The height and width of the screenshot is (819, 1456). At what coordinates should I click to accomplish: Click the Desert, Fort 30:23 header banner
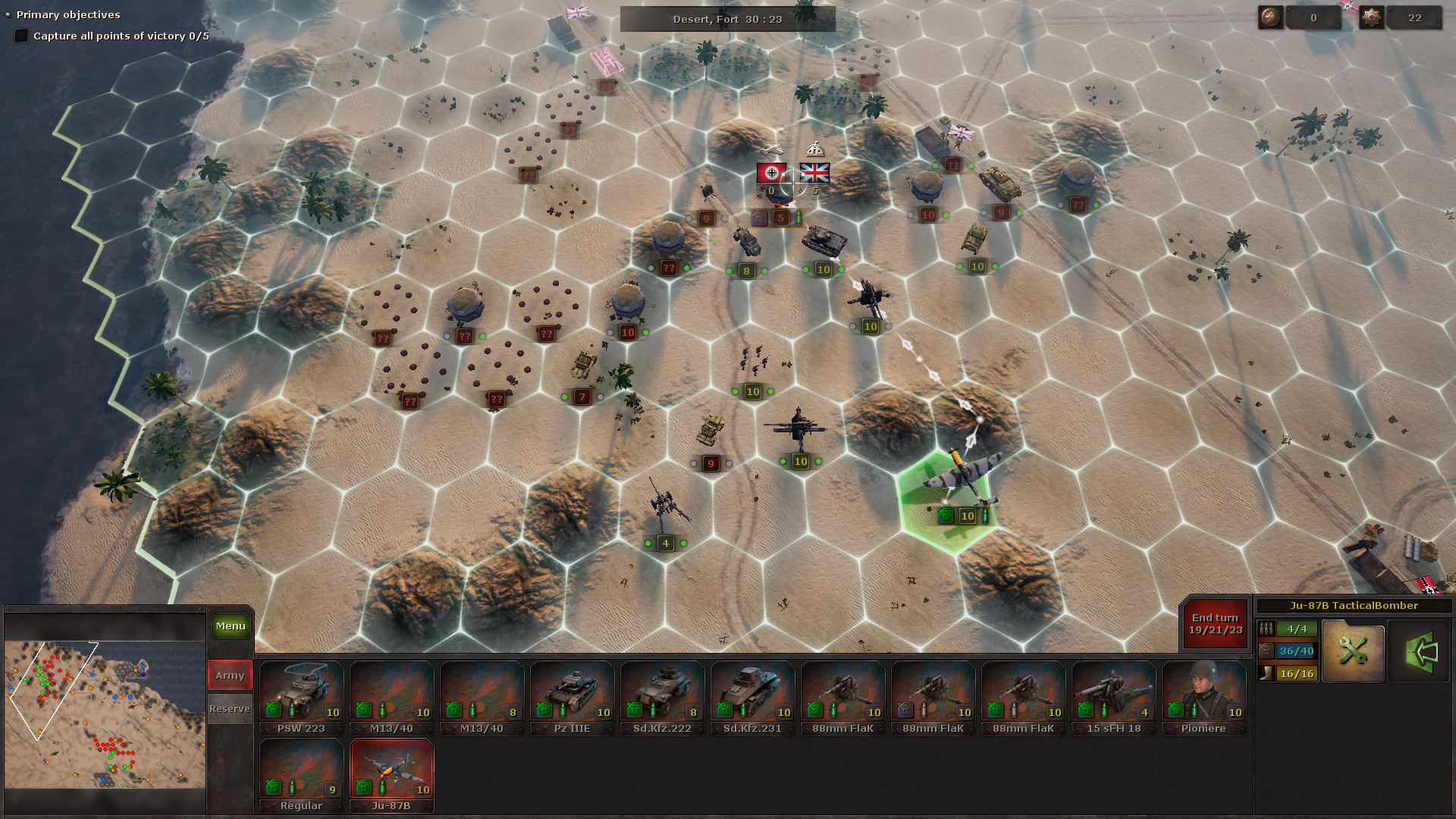(726, 19)
